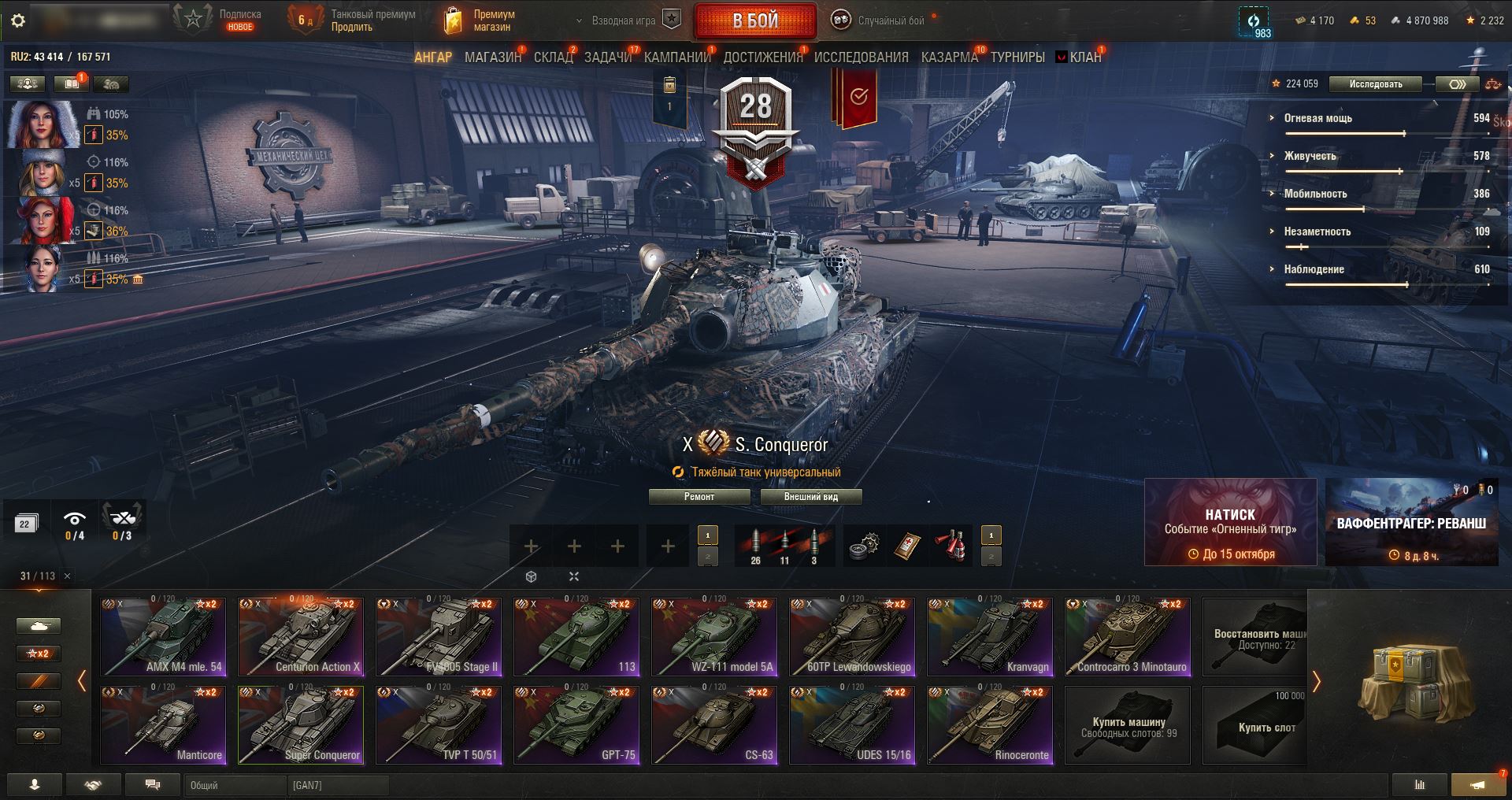Open the КЛАН tab

1084,57
